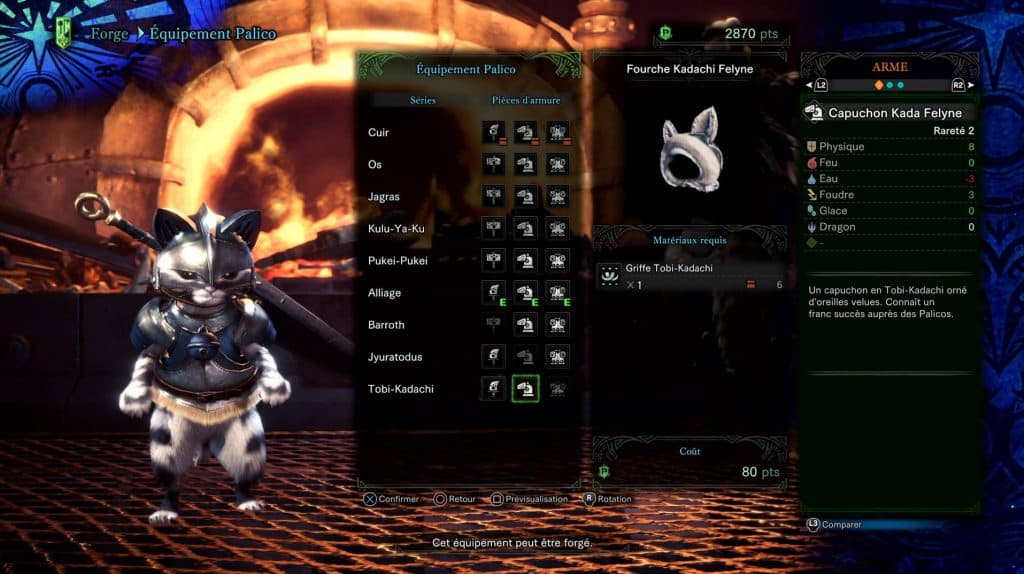This screenshot has width=1024, height=574.
Task: Pick the Os series helmet piece
Action: [x=526, y=165]
